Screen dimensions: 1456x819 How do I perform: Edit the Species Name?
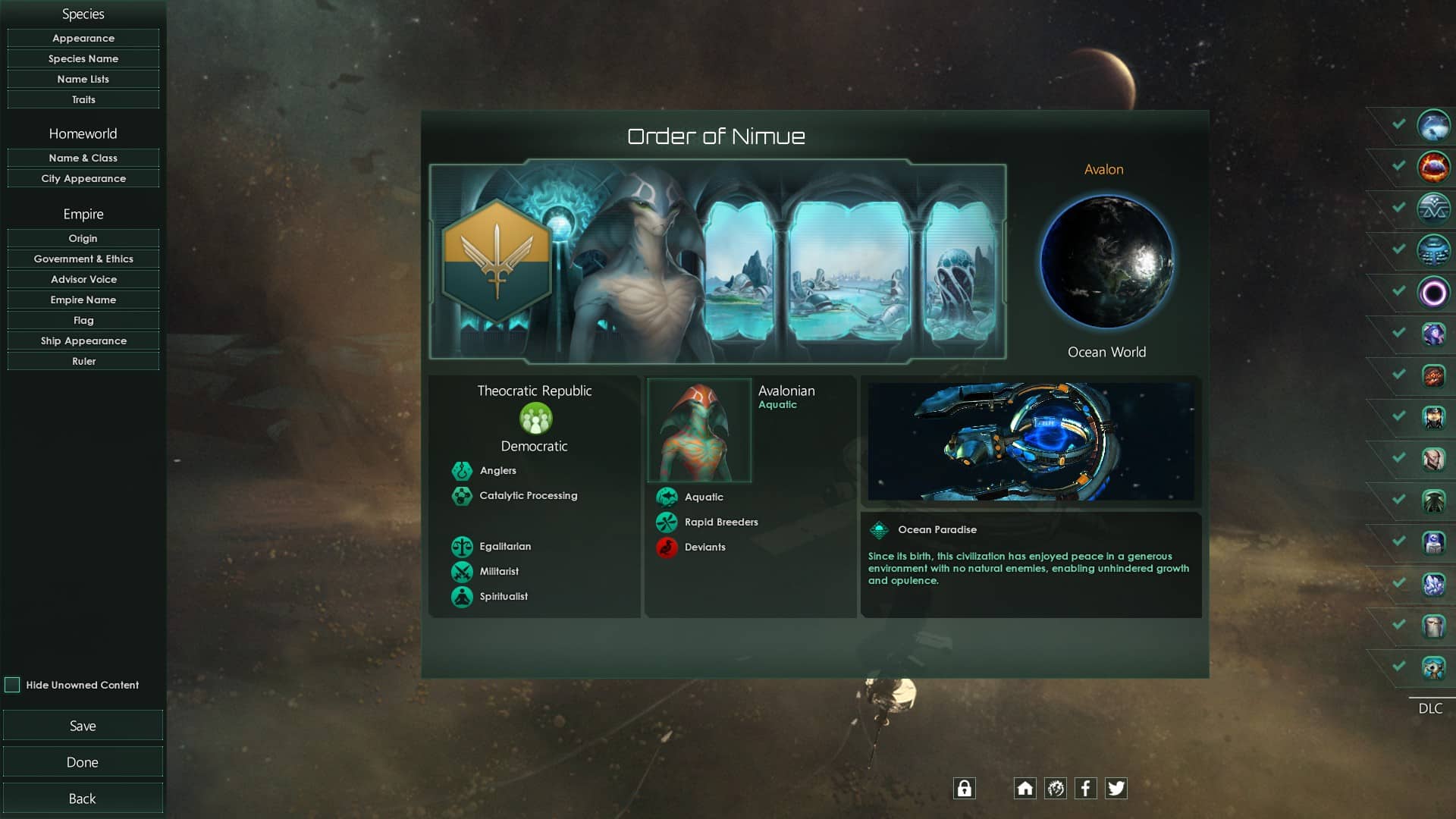(x=83, y=58)
